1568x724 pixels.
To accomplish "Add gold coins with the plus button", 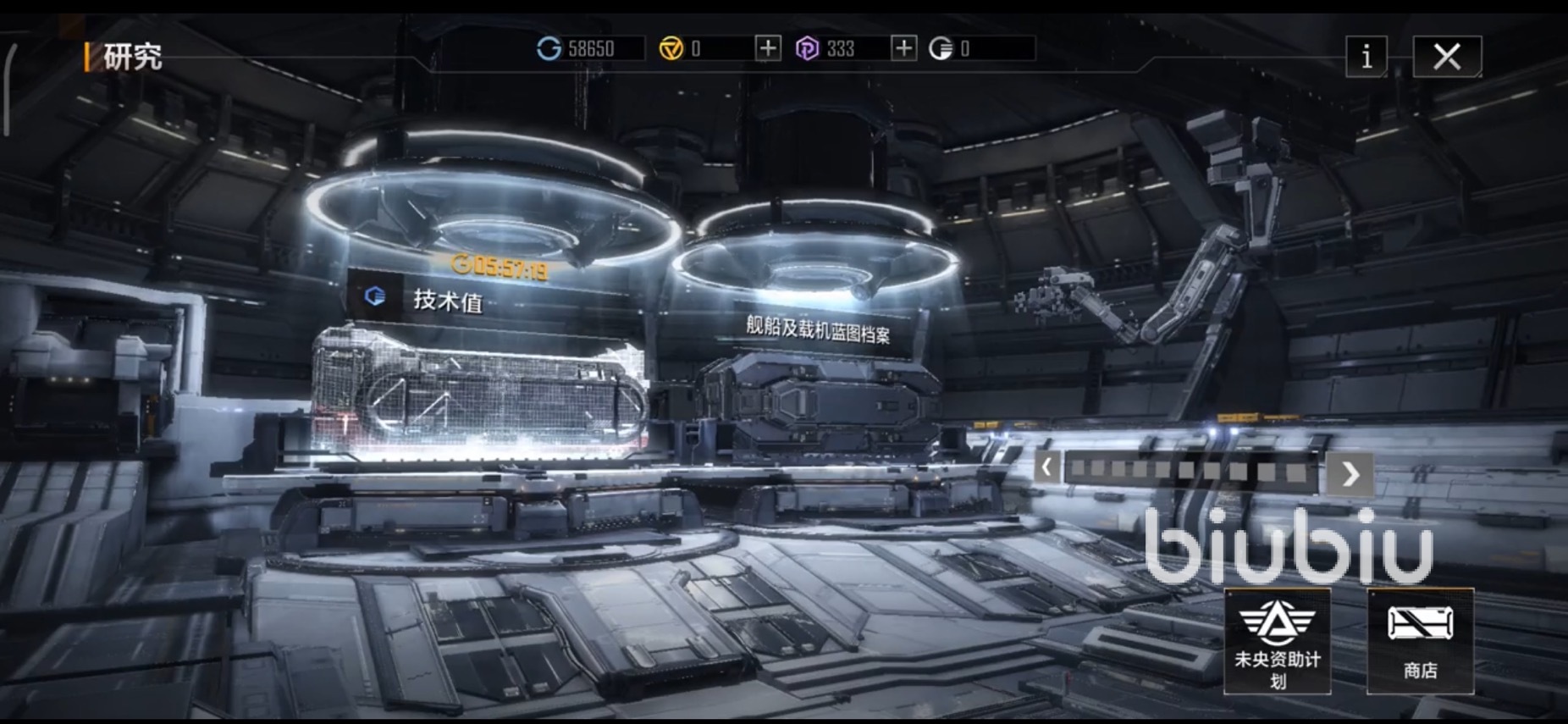I will pos(767,48).
